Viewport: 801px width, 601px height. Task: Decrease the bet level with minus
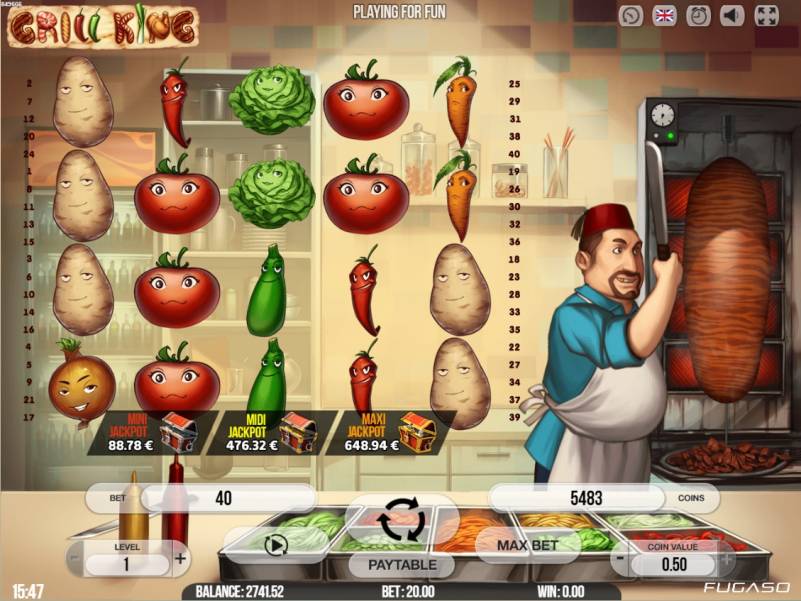point(73,559)
